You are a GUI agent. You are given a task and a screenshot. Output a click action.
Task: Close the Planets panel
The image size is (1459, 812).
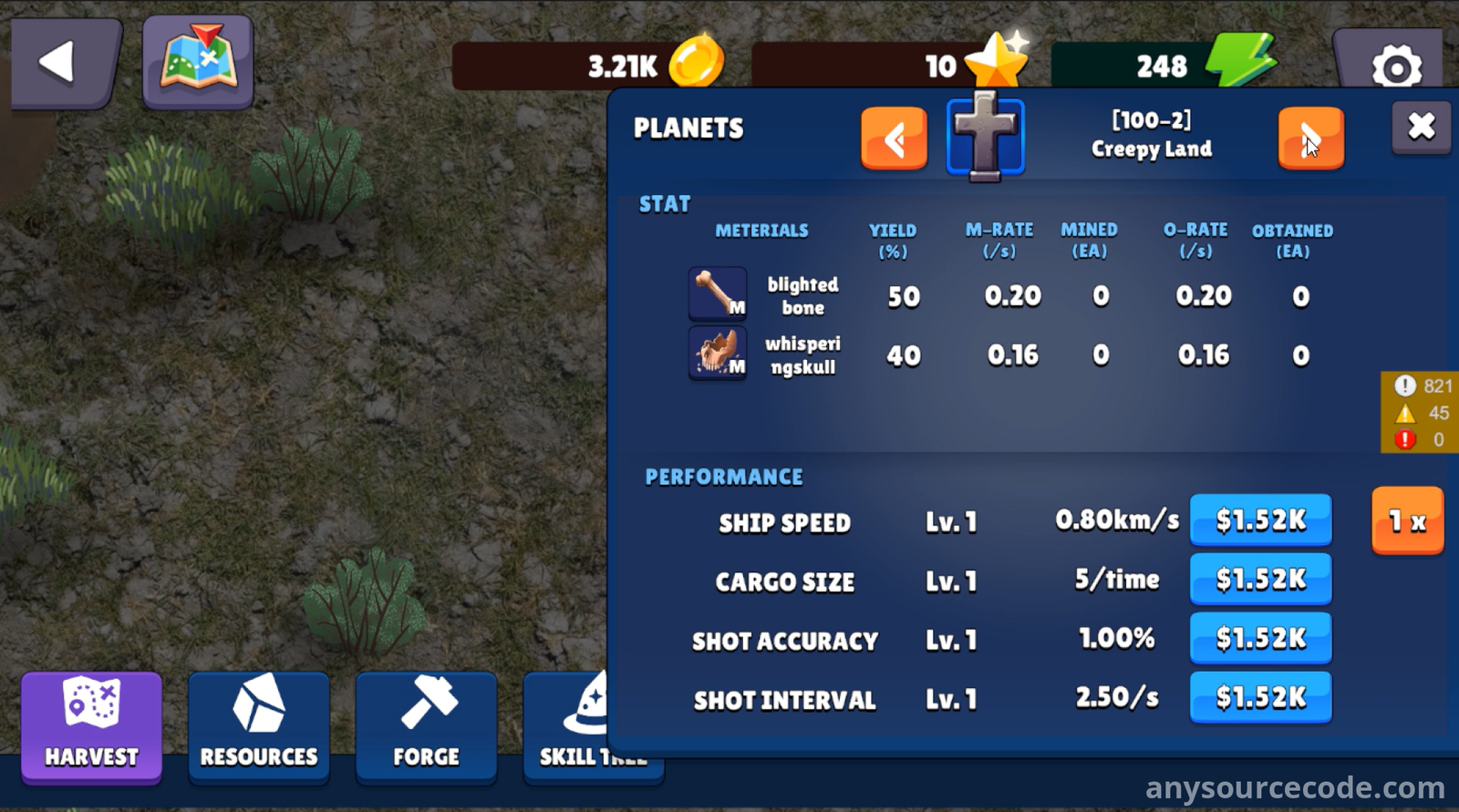[1421, 127]
